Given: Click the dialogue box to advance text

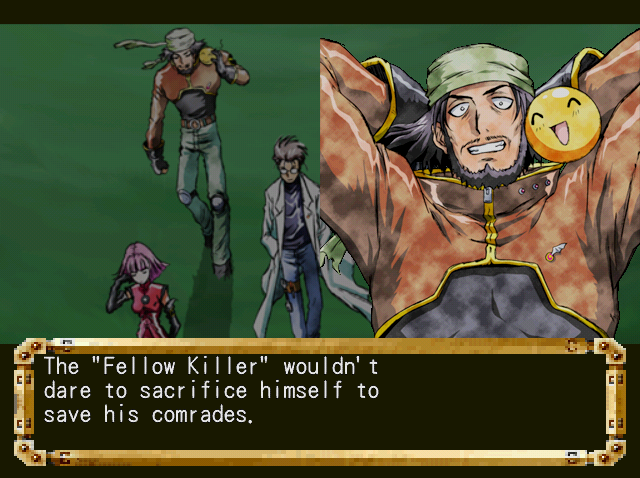Looking at the screenshot, I should 318,400.
